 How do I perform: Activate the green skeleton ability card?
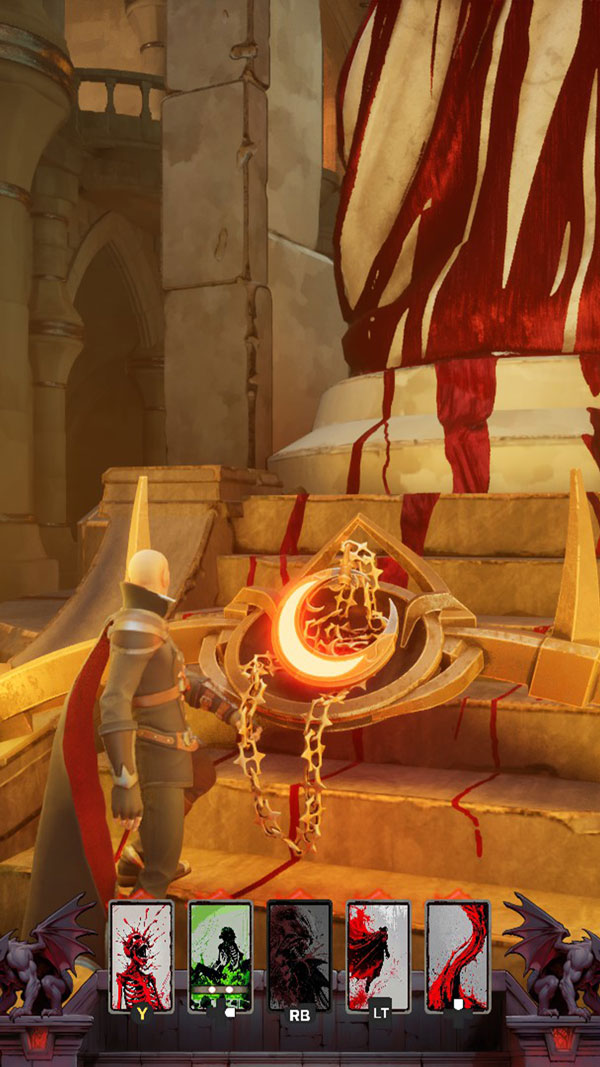(220, 955)
